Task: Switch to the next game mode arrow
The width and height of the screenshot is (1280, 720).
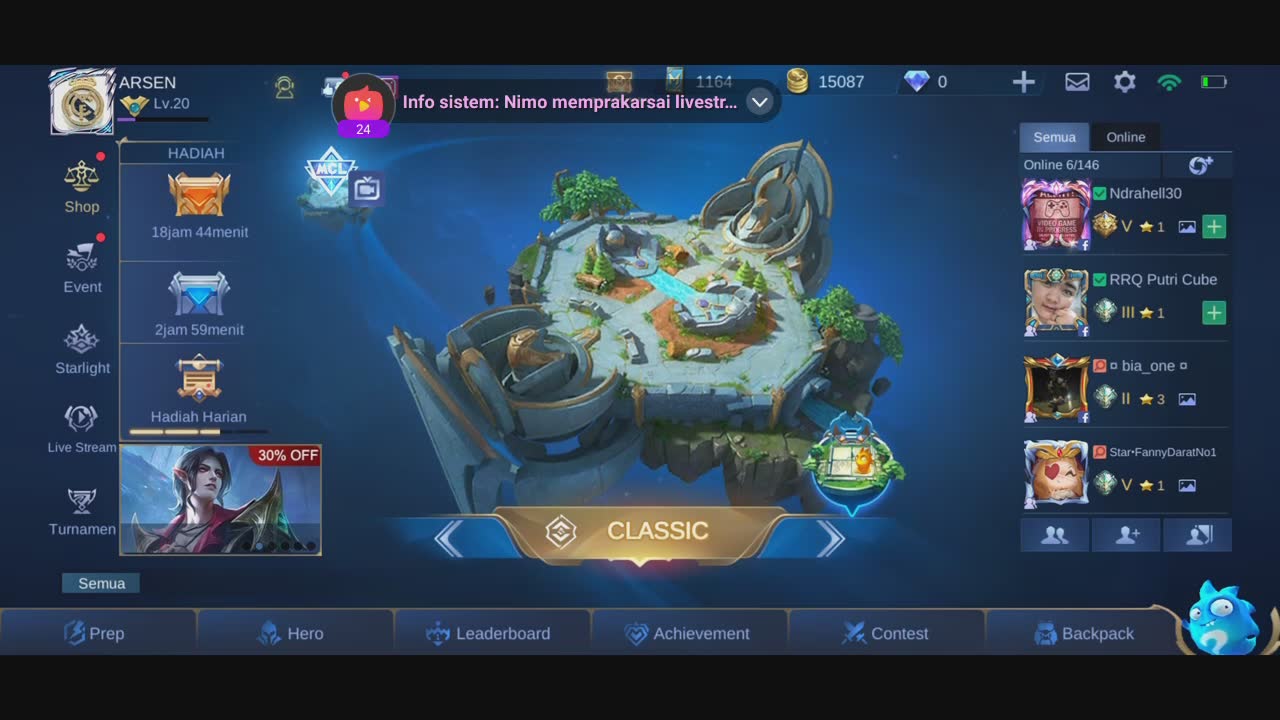Action: tap(830, 539)
